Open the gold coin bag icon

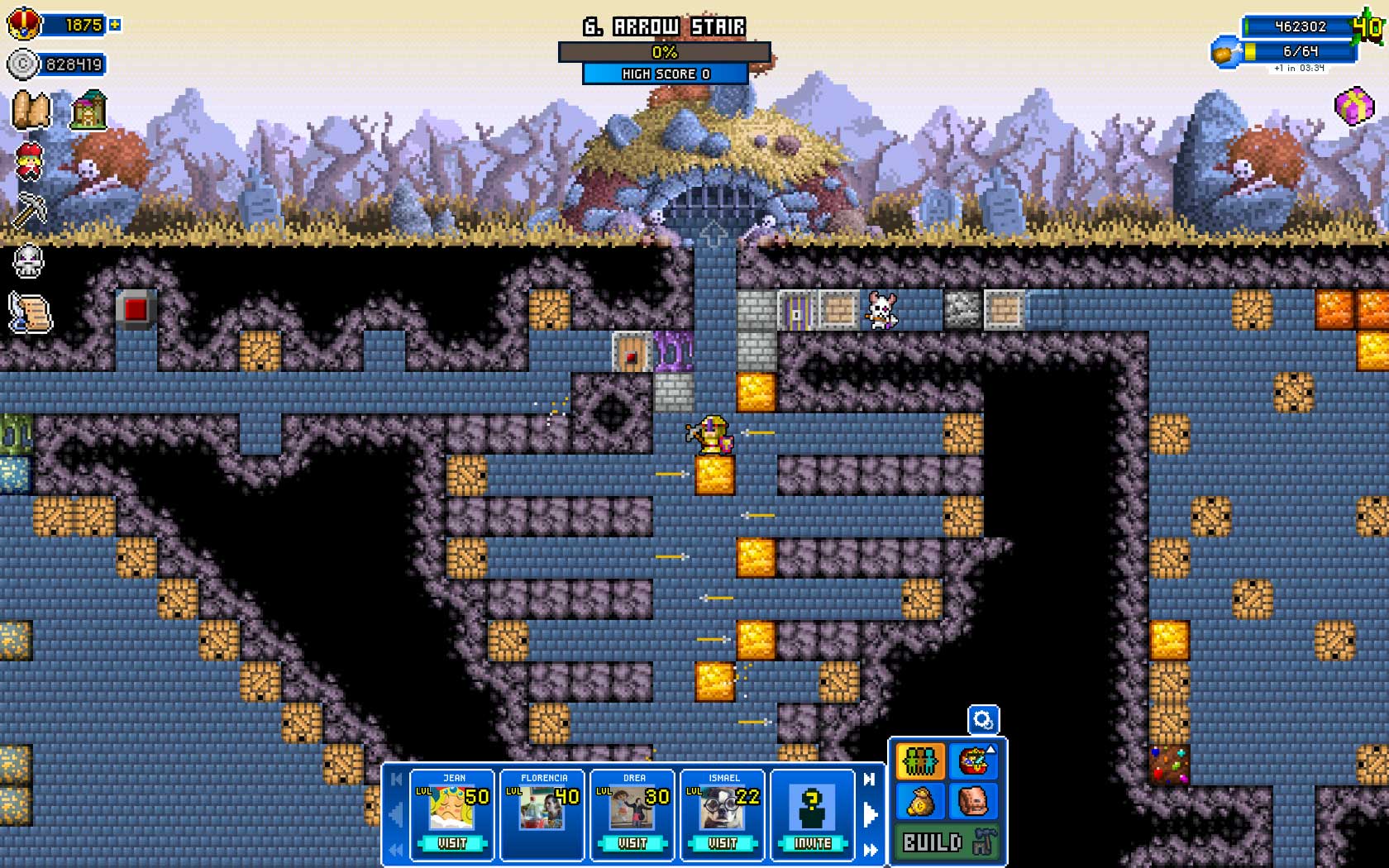[920, 800]
